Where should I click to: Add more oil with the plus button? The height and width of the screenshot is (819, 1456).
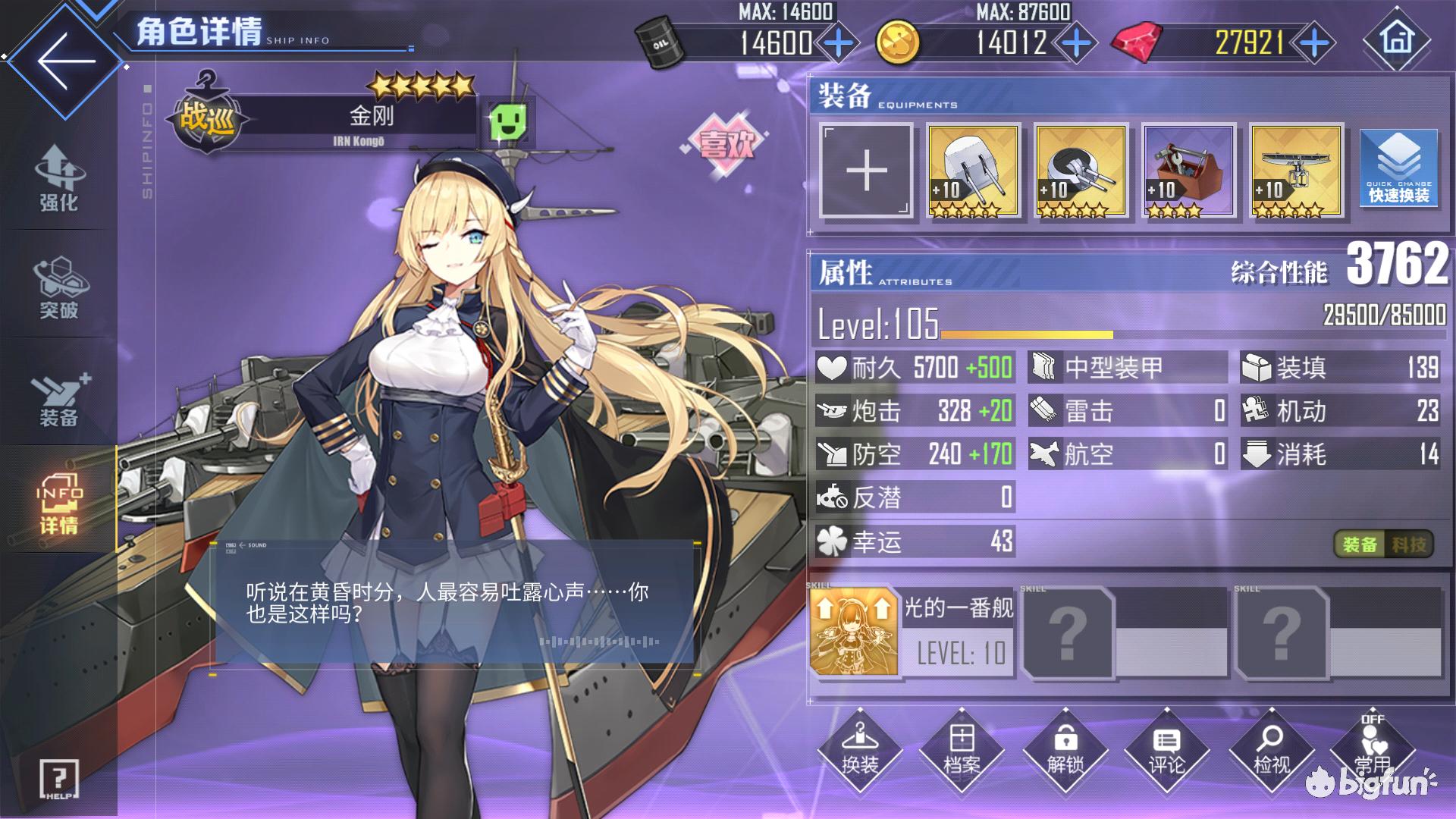(x=838, y=43)
